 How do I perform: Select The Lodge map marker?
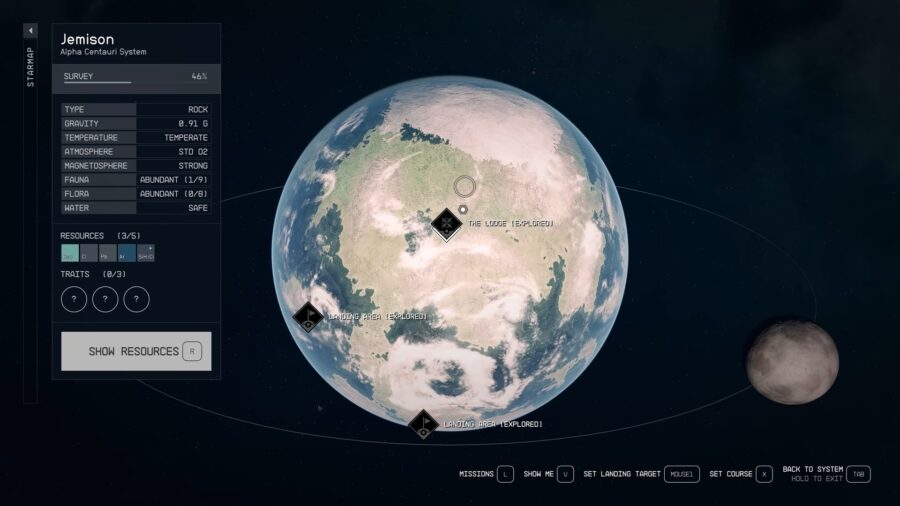[446, 223]
